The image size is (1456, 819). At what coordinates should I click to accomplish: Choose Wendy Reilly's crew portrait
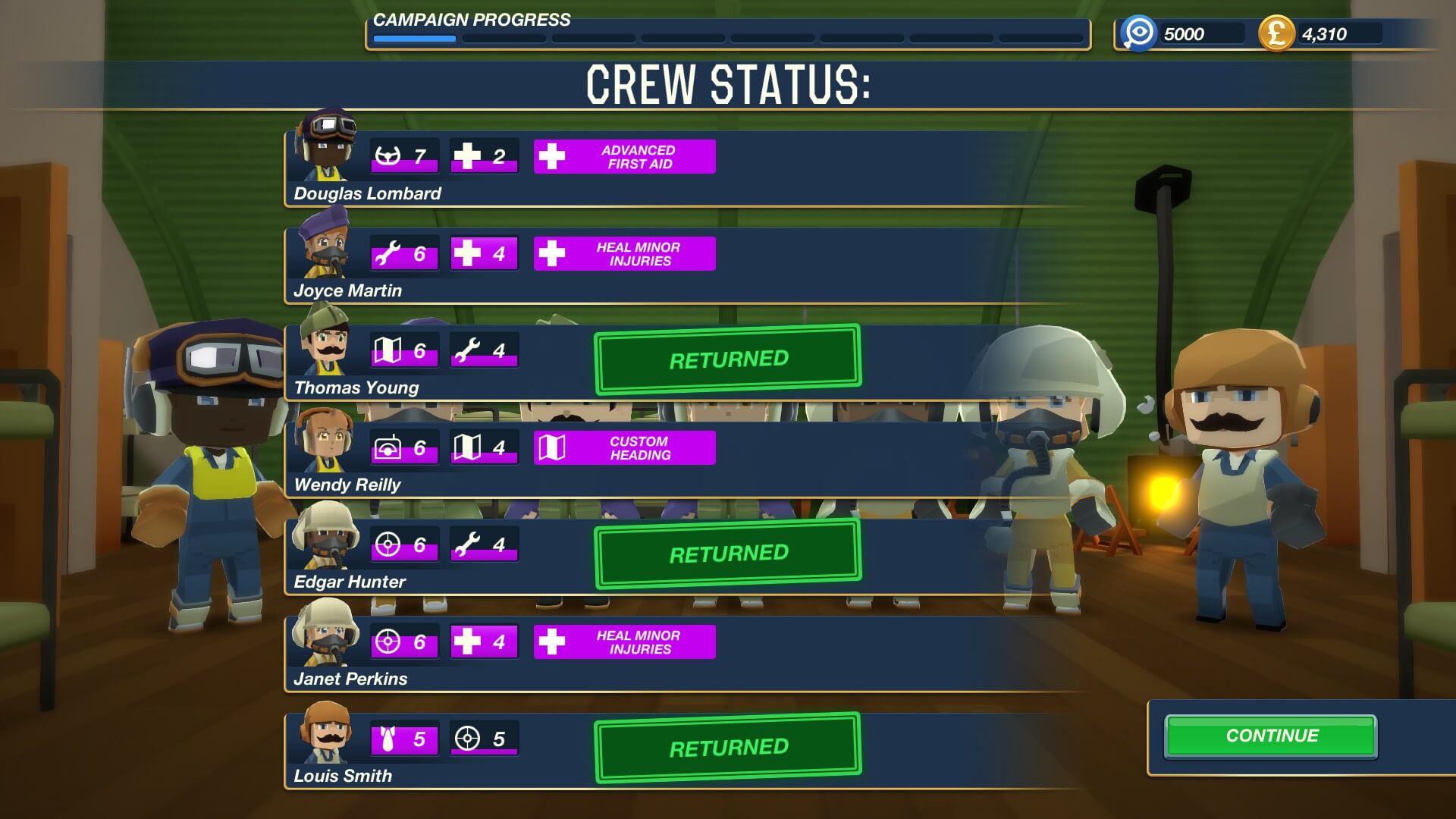click(327, 440)
